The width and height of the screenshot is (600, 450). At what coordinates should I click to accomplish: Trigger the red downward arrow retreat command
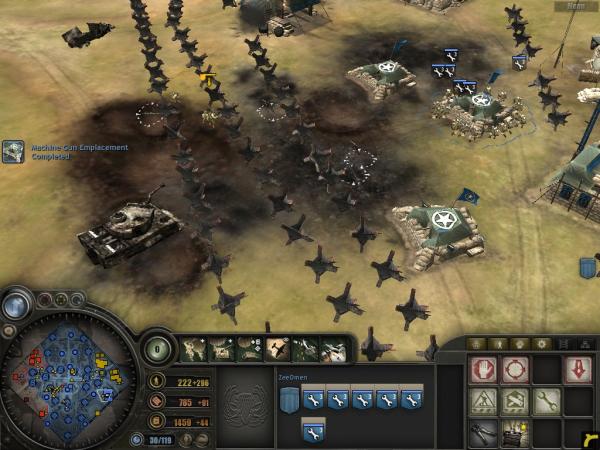point(577,371)
